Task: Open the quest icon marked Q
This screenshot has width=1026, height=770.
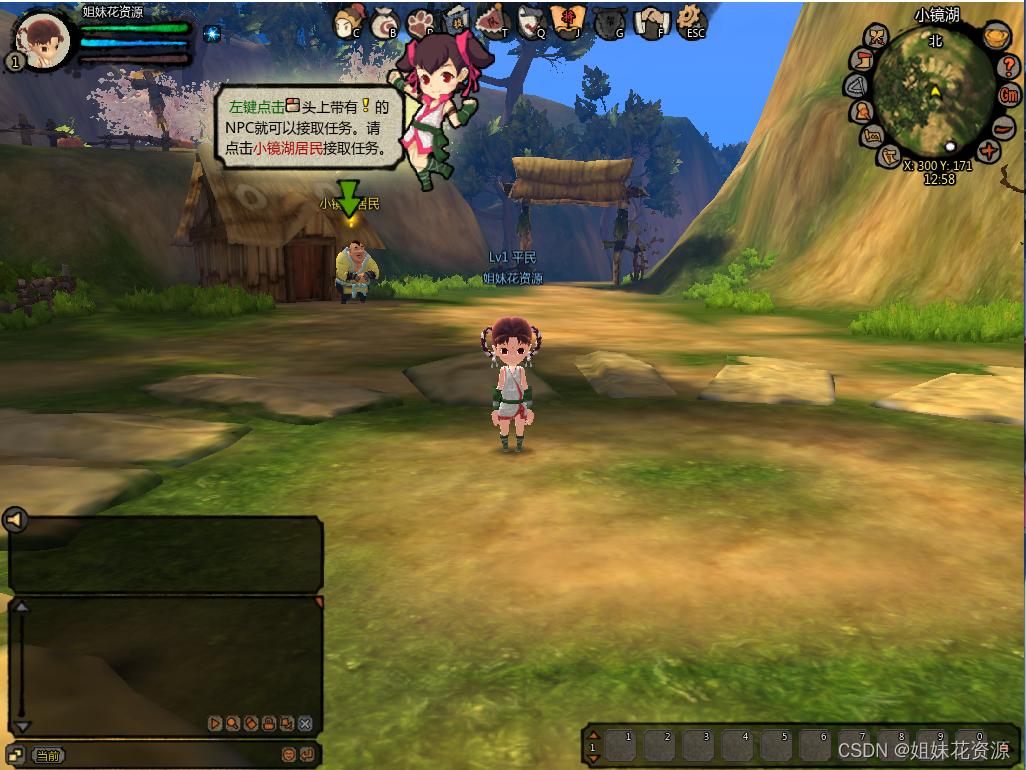Action: coord(532,21)
